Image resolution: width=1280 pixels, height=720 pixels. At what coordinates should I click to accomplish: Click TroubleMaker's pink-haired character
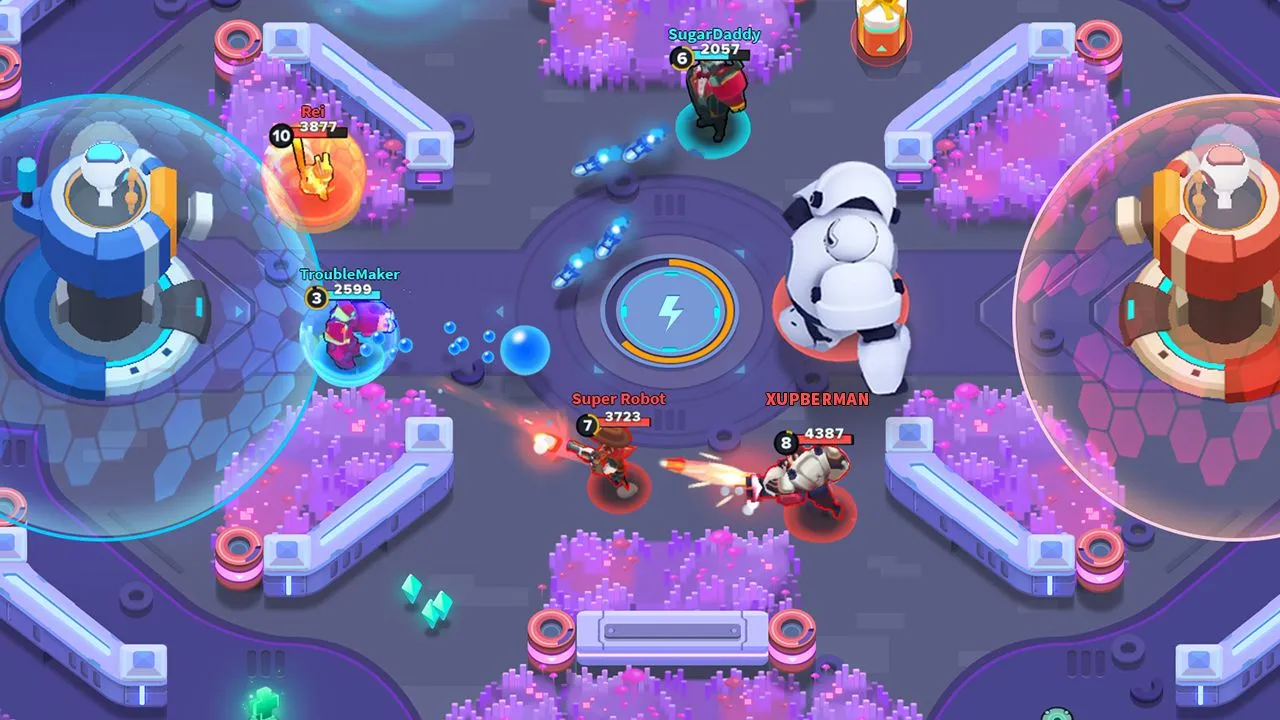tap(345, 330)
